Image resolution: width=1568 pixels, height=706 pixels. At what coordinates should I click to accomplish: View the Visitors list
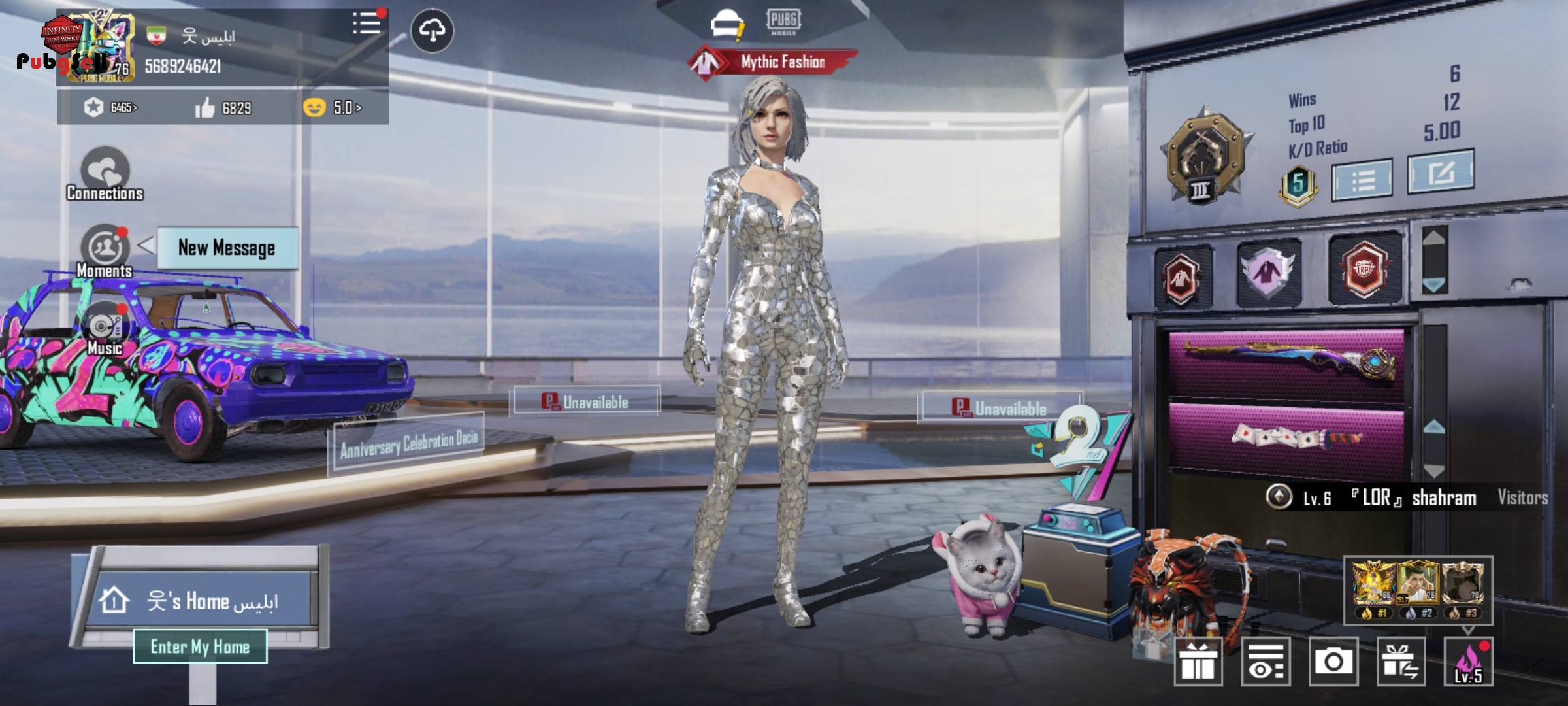[x=1522, y=498]
